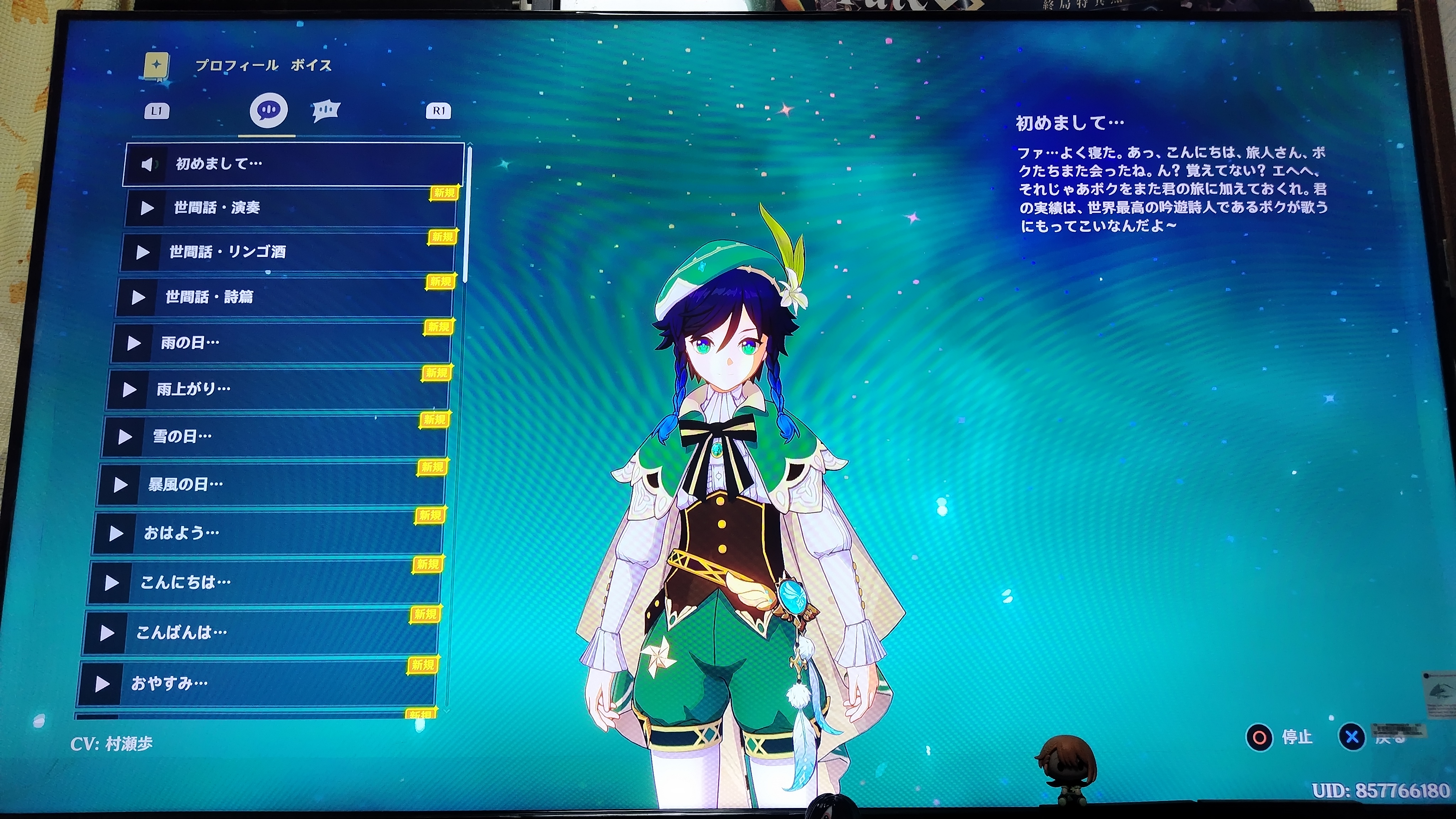The height and width of the screenshot is (819, 1456).
Task: Click the profile book icon
Action: (x=156, y=66)
